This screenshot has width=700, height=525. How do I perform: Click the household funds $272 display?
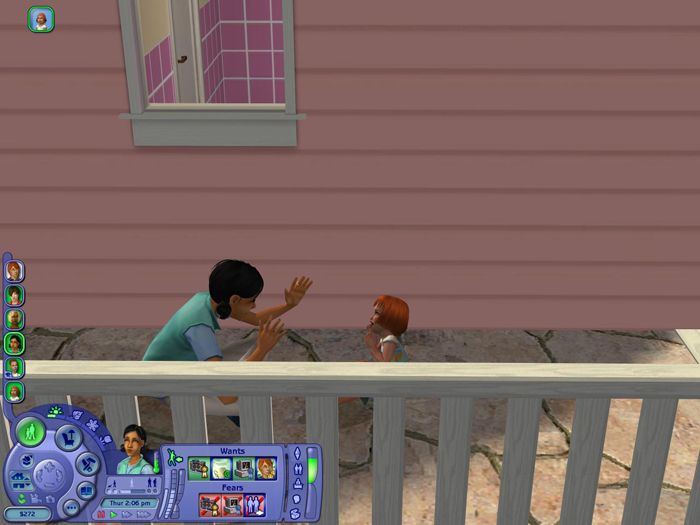(26, 514)
